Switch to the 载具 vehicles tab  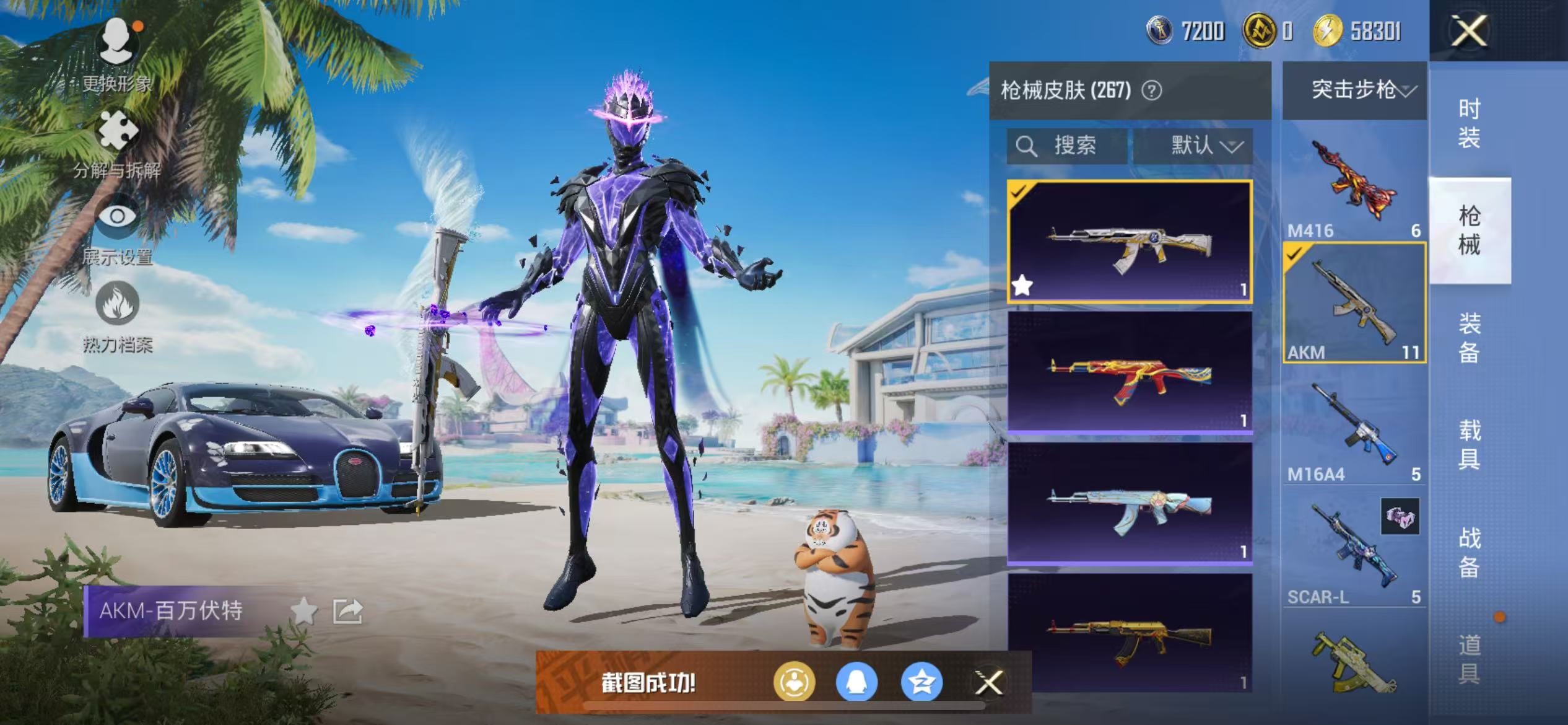click(1469, 444)
